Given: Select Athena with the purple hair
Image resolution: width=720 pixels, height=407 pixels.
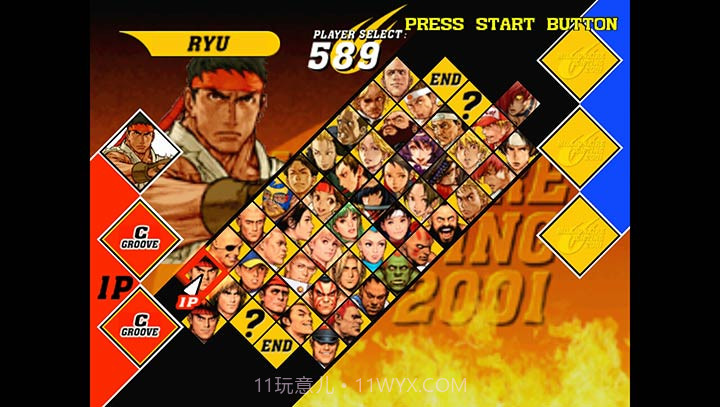Looking at the screenshot, I should 421,153.
